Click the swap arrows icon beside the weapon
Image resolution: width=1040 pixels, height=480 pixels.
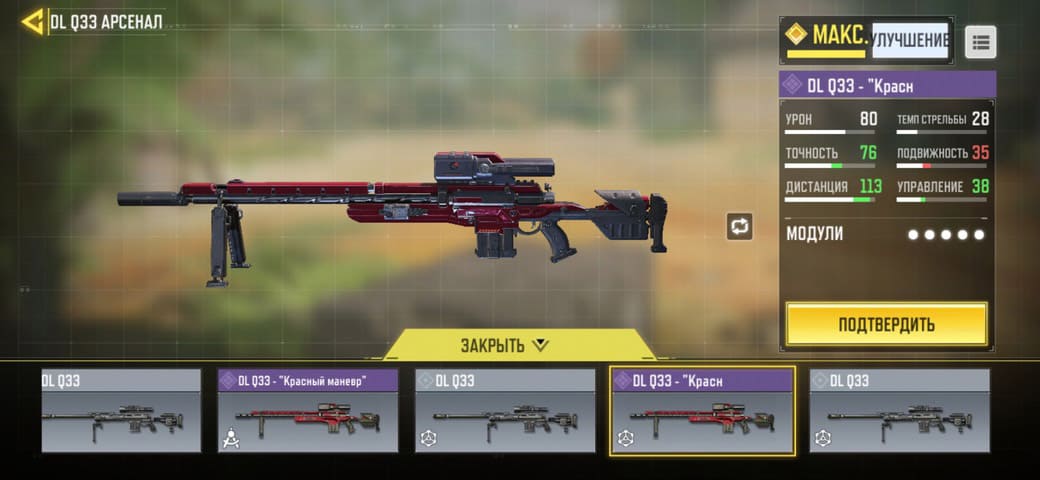739,226
